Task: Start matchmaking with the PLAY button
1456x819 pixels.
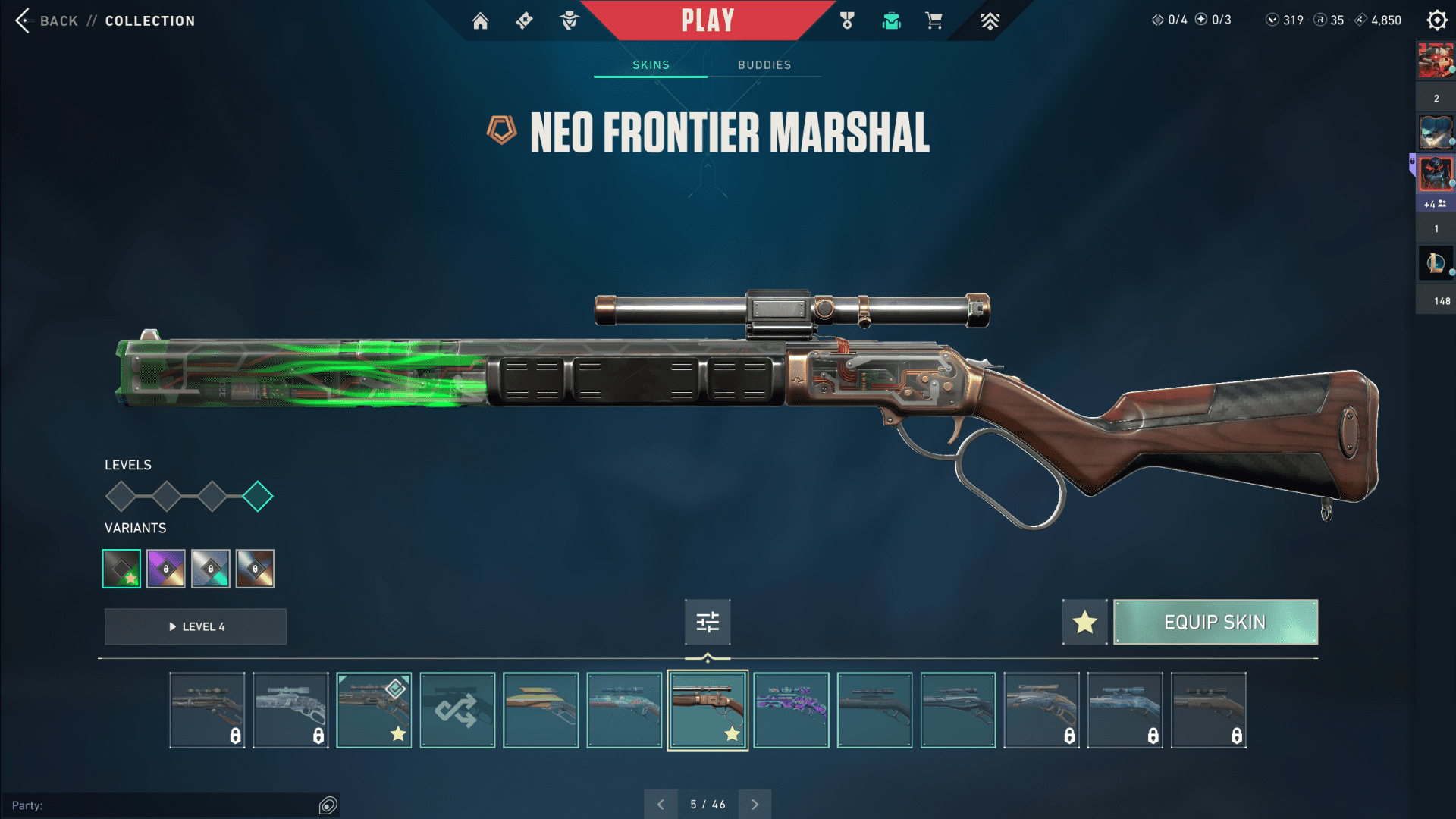Action: click(x=708, y=20)
